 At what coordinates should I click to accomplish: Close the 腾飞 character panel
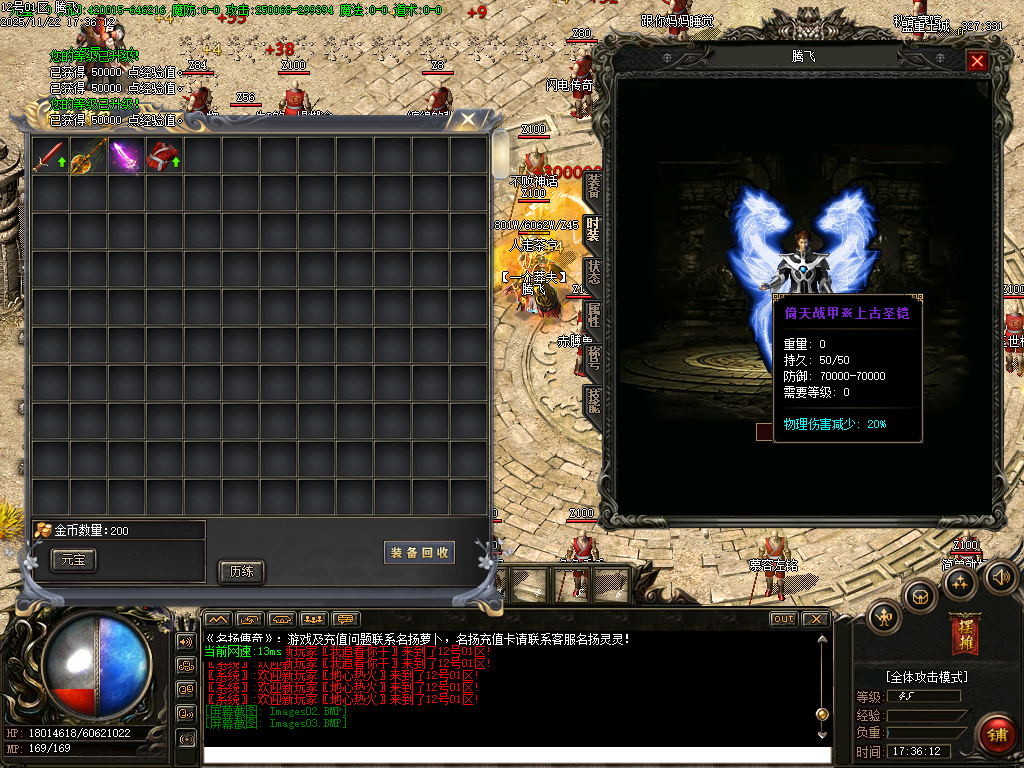(x=977, y=61)
